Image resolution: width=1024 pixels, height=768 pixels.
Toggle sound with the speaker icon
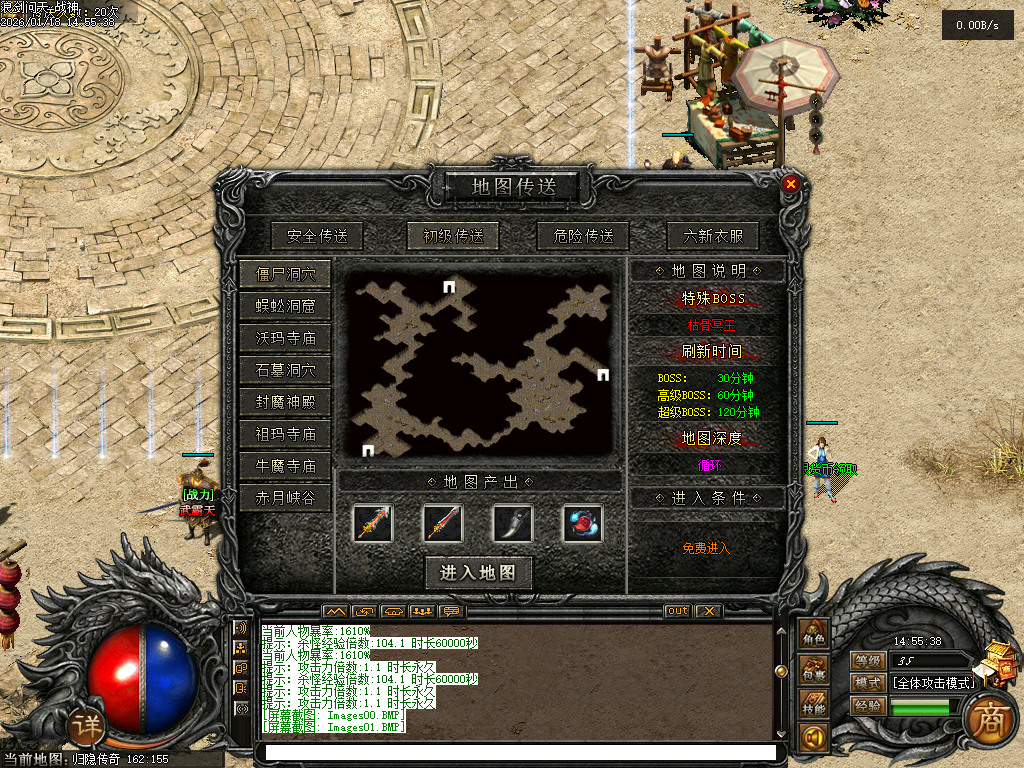click(x=813, y=738)
